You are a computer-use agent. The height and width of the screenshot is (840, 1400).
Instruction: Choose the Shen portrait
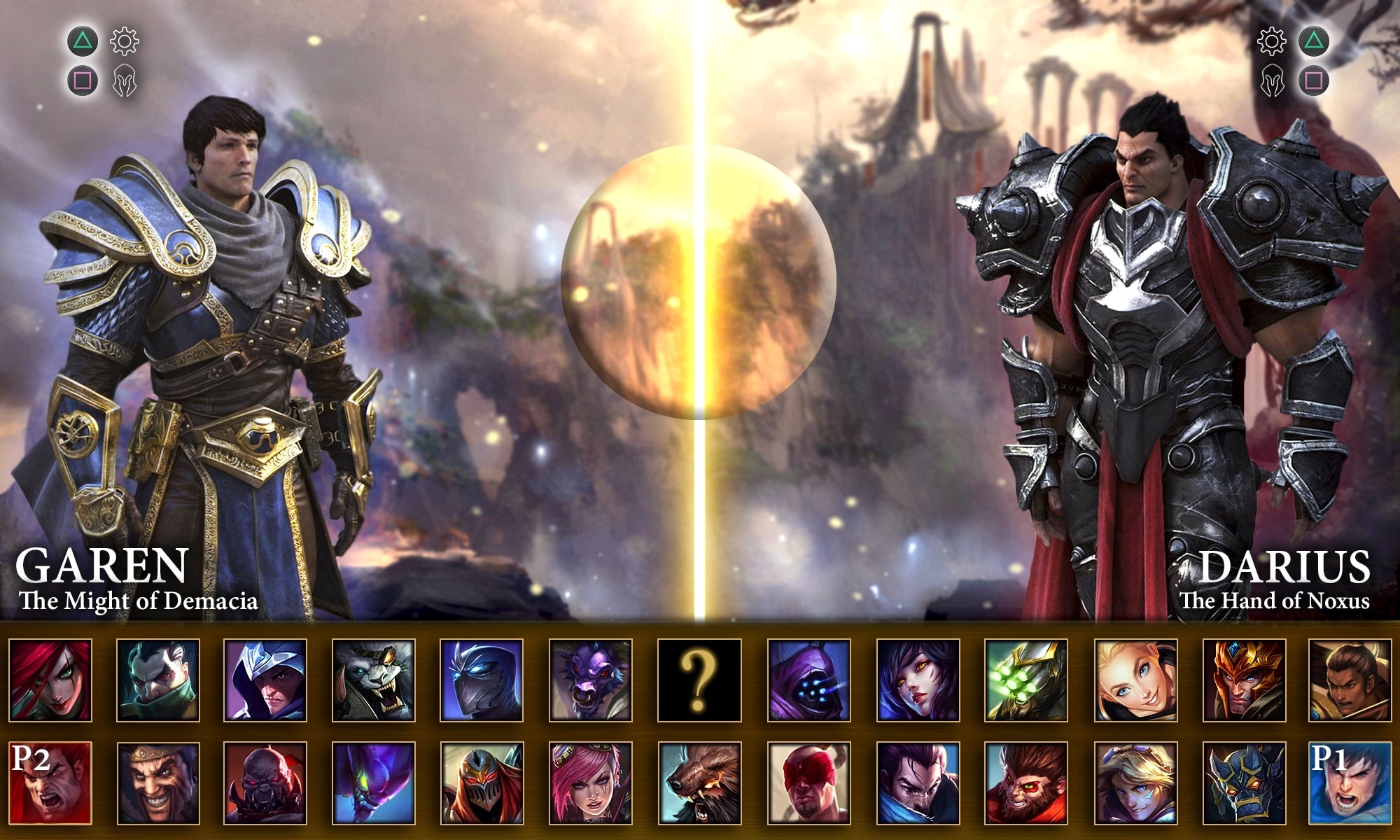pos(482,680)
